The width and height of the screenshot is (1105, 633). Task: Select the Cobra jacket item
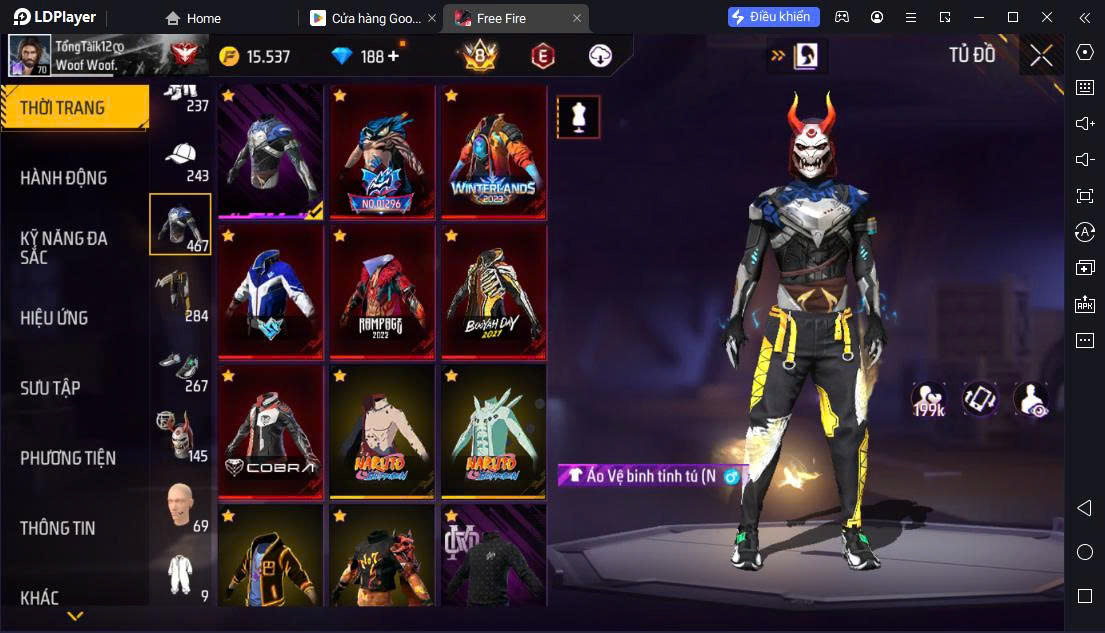(270, 432)
